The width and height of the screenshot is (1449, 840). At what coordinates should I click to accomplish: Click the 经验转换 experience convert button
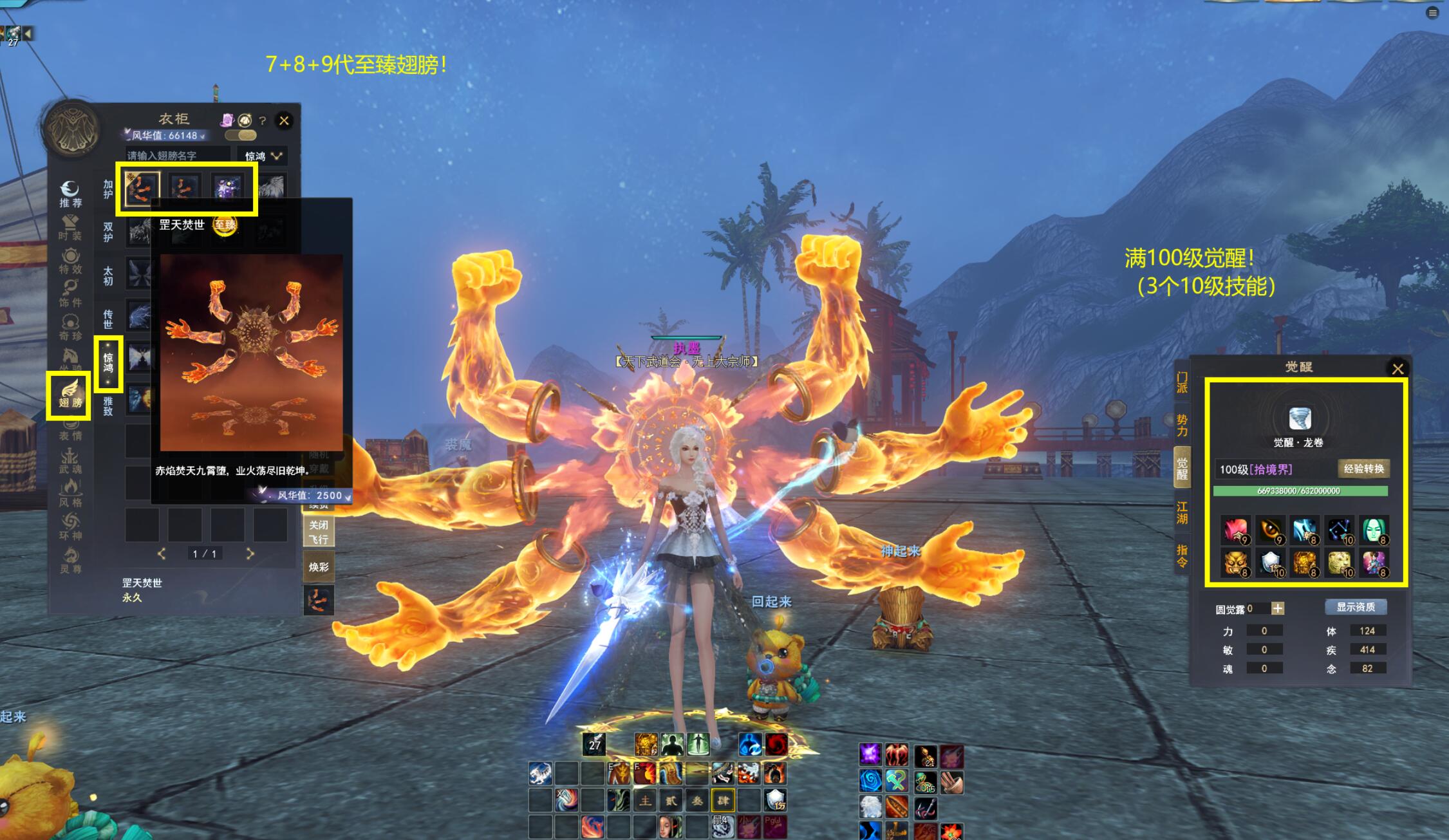point(1363,469)
